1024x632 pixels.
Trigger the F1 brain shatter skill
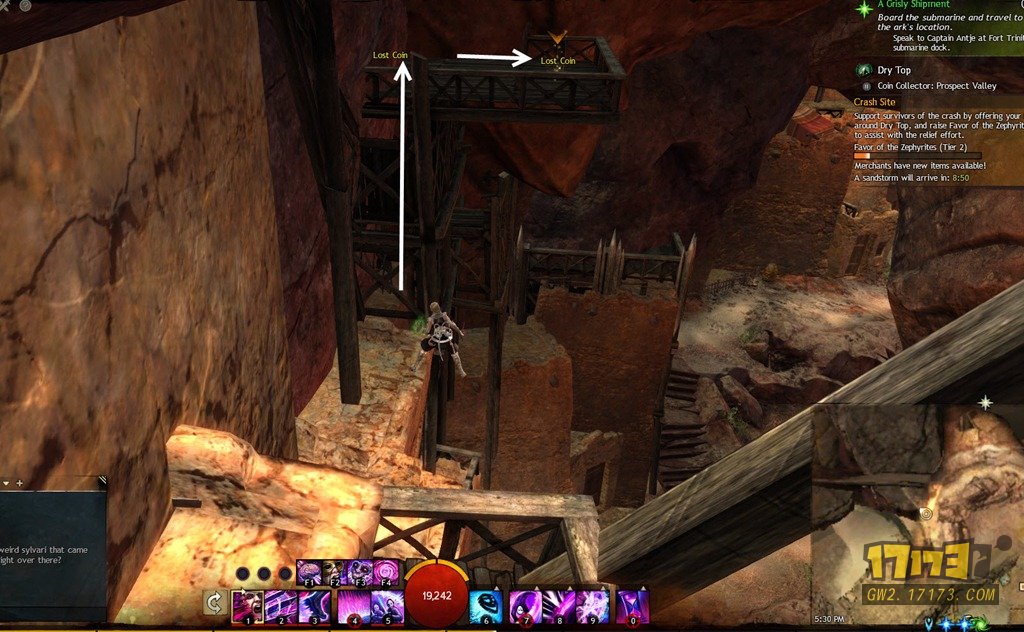309,573
